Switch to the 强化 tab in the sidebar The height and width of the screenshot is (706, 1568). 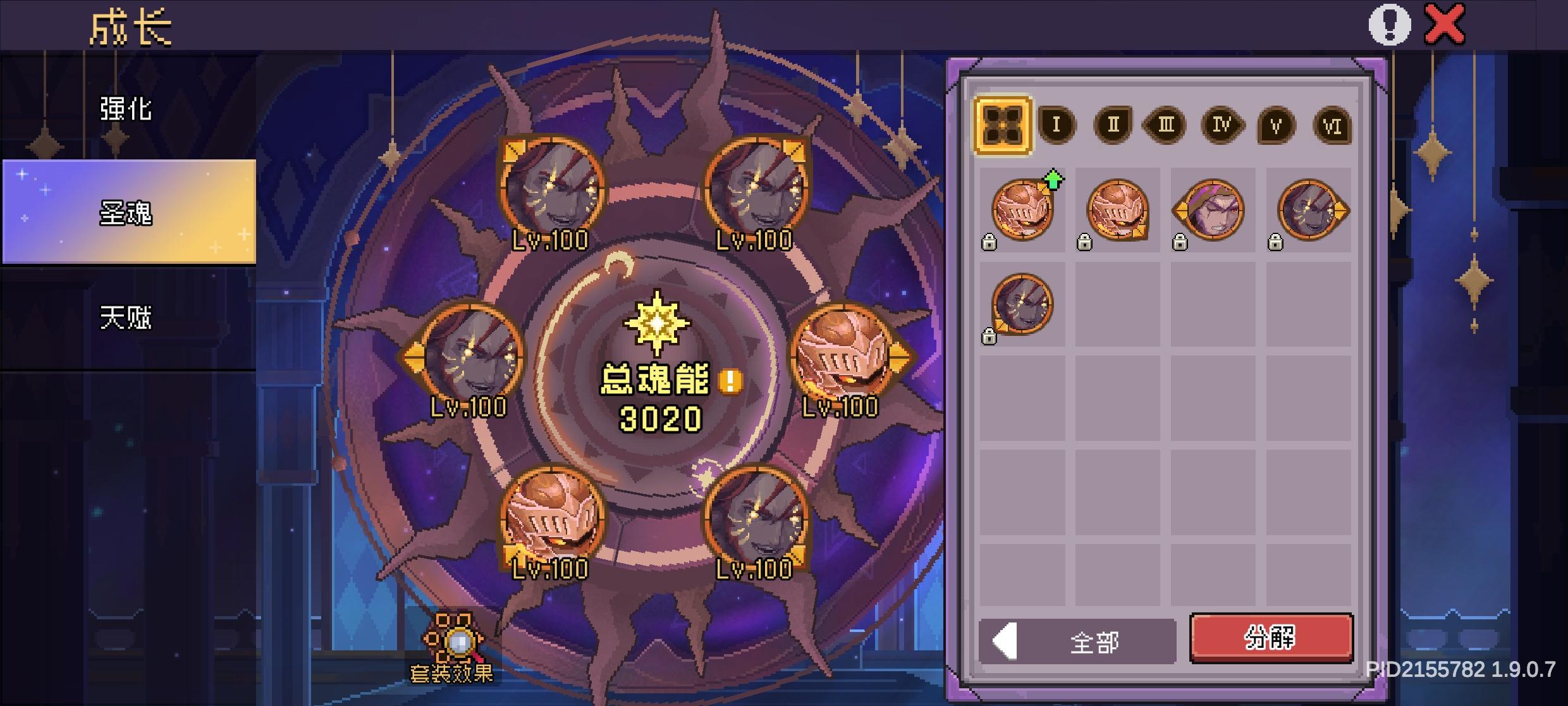pos(124,108)
